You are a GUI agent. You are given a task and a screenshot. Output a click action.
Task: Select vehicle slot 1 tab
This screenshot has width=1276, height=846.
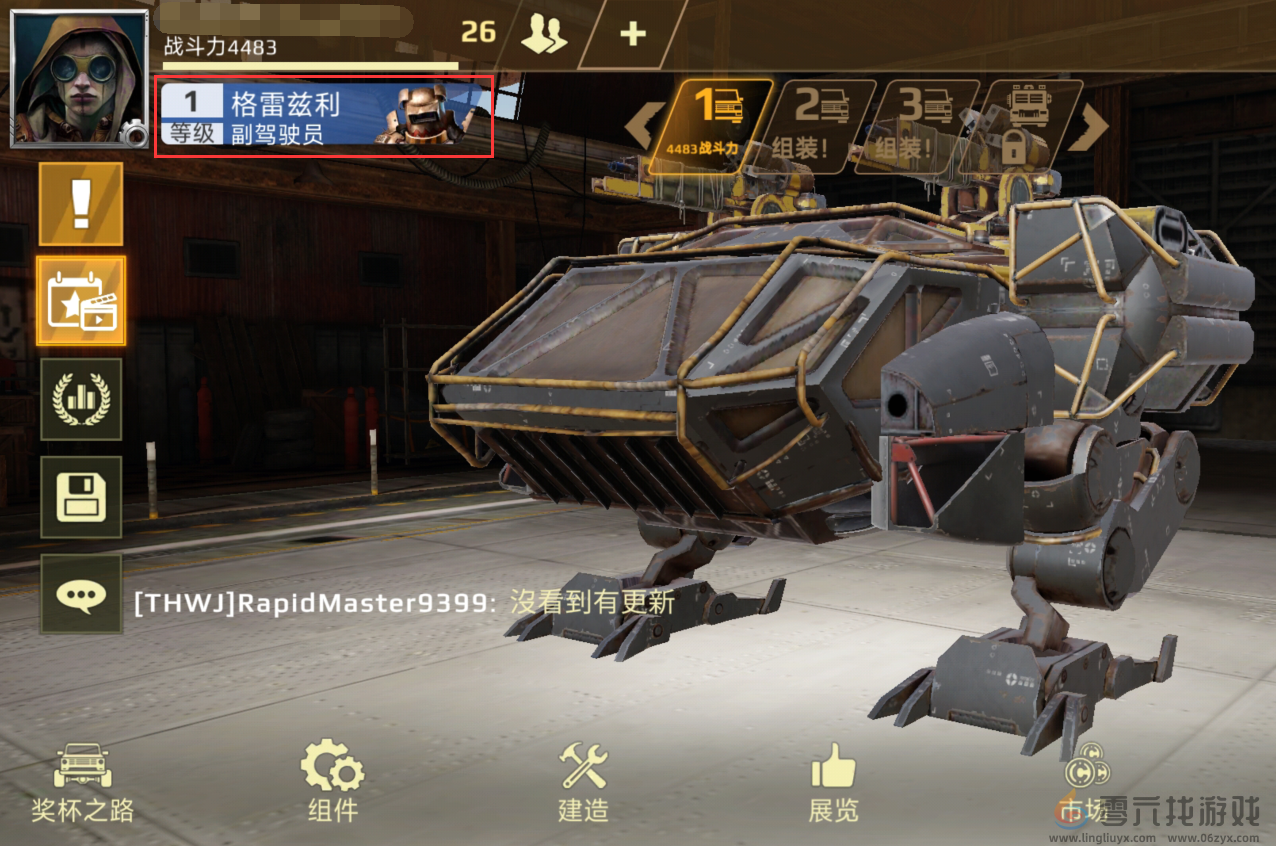click(719, 125)
